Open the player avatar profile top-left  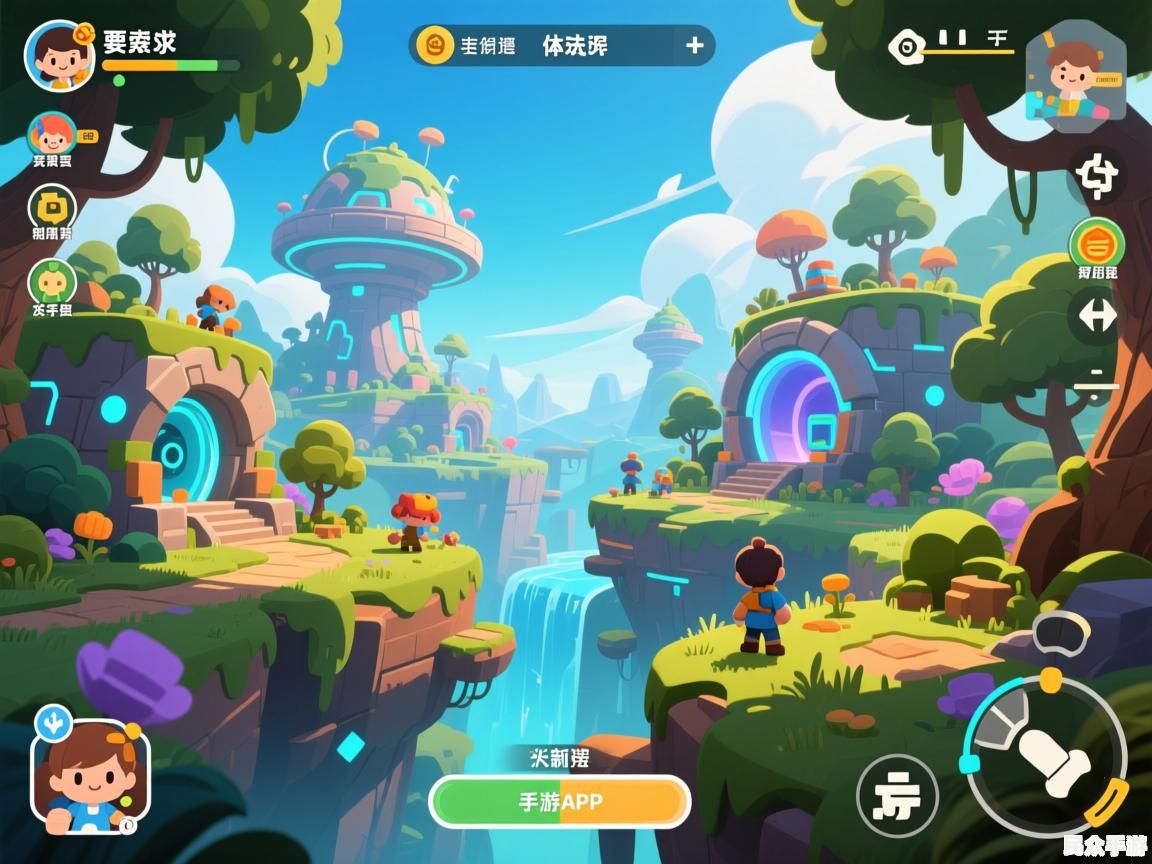point(59,54)
